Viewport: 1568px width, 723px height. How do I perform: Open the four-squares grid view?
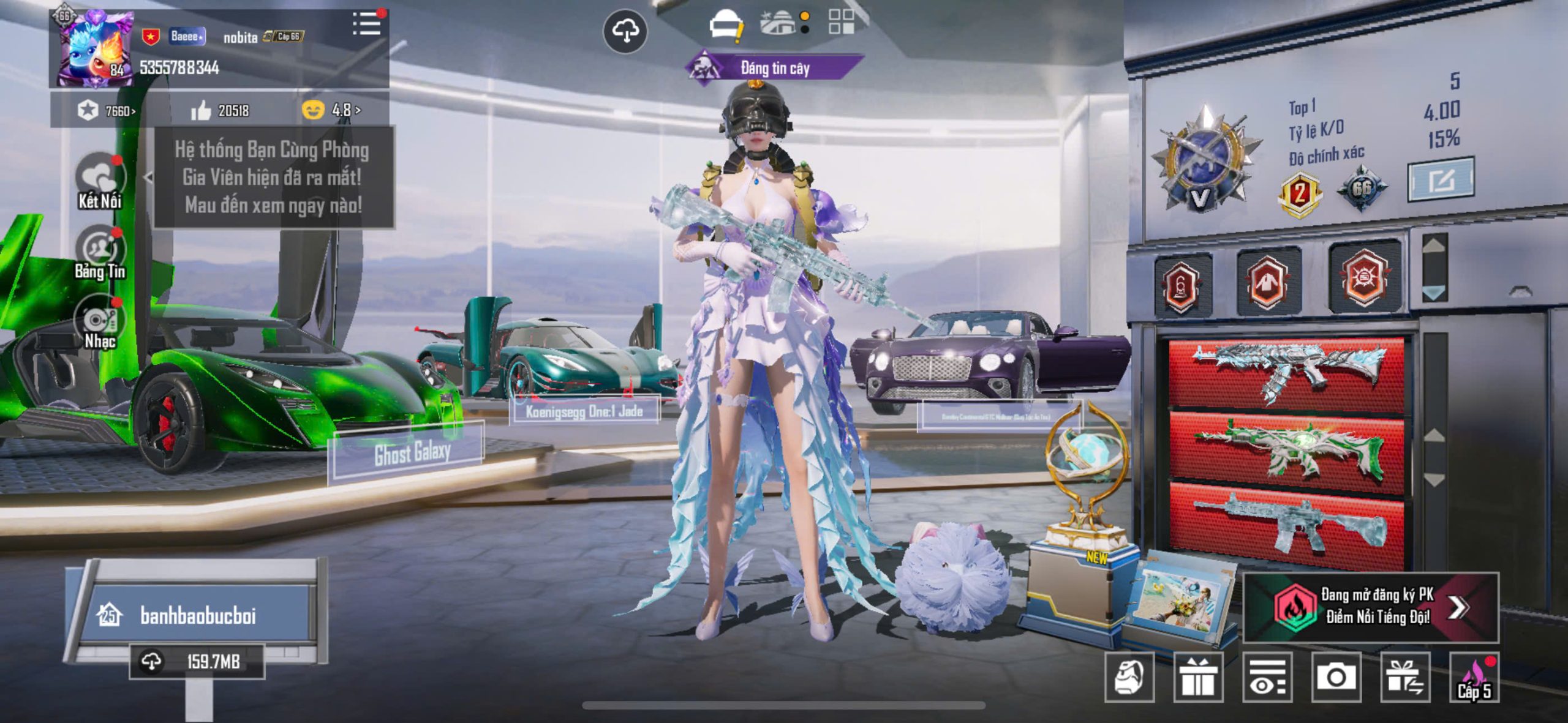click(841, 22)
